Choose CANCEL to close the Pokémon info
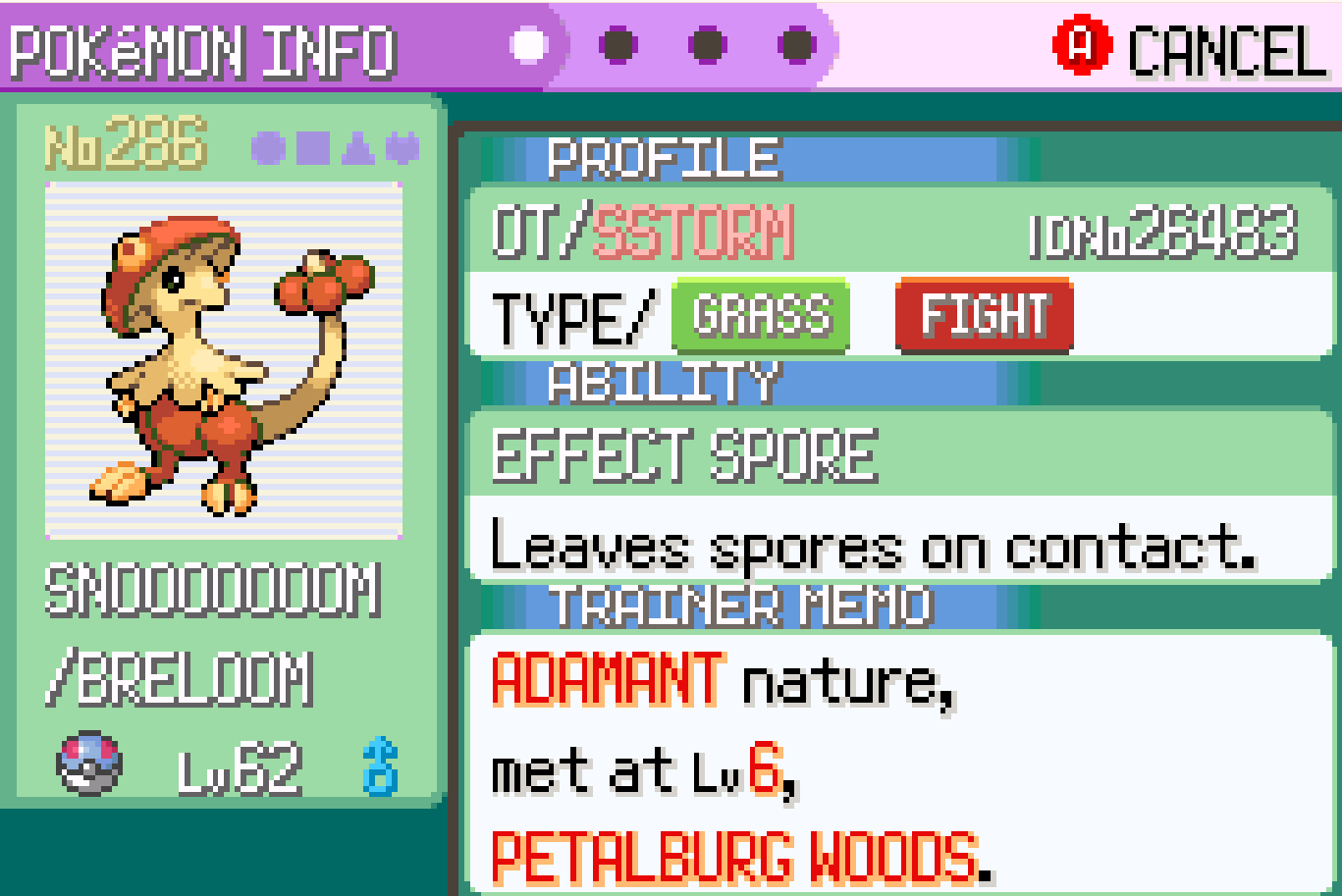1342x896 pixels. 1190,47
